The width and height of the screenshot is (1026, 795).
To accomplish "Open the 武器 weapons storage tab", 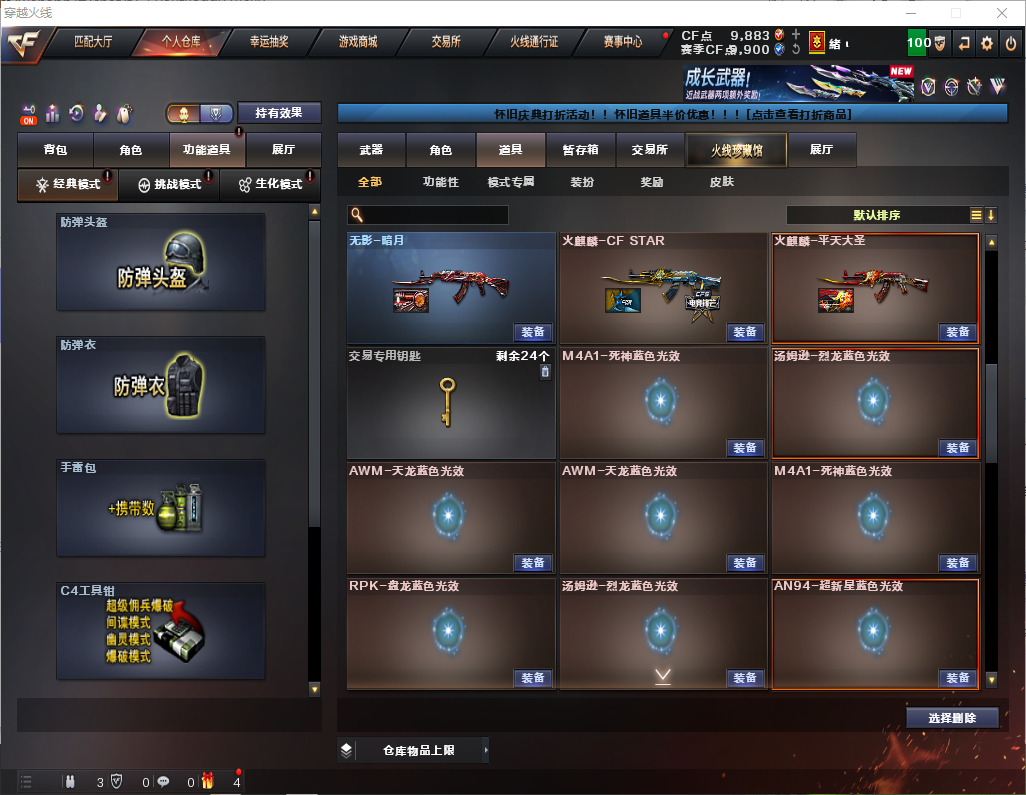I will click(371, 150).
